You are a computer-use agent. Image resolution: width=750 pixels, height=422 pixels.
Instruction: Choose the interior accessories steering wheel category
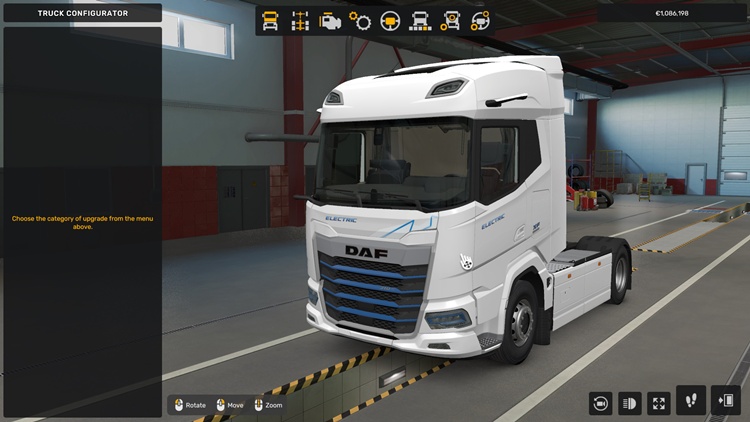(x=481, y=20)
